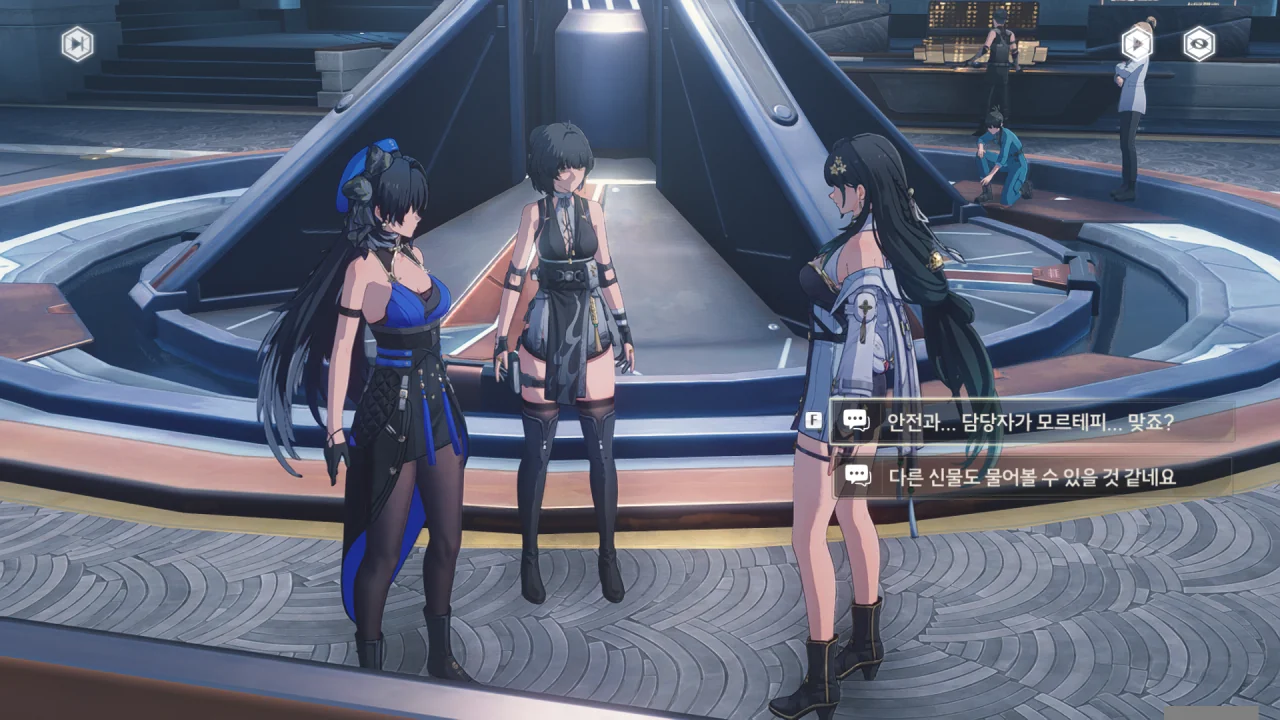This screenshot has width=1280, height=720.
Task: Choose the reply "안전과… 담당자가 모르테피… 맞죠?"
Action: pyautogui.click(x=1030, y=421)
